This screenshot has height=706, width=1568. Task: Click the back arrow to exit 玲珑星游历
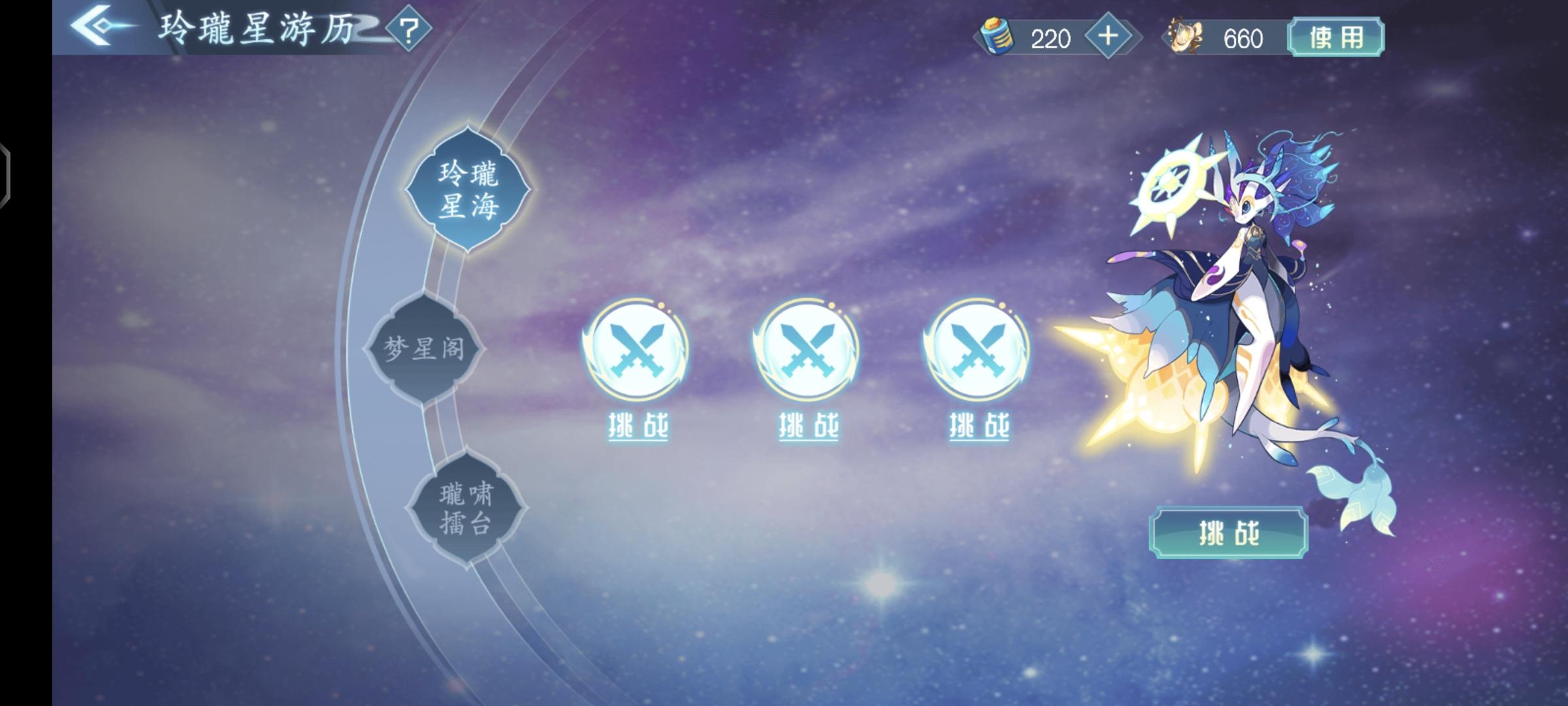[x=91, y=25]
